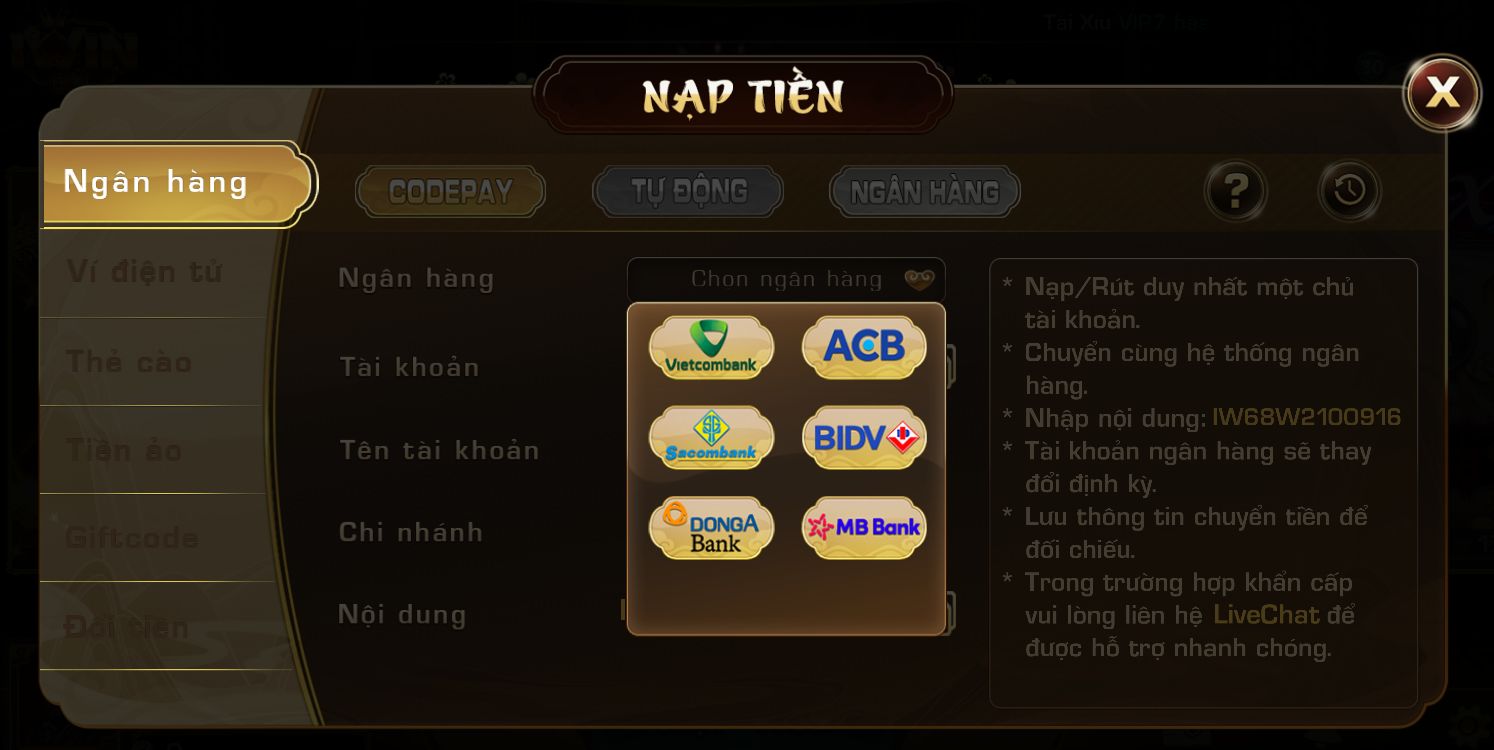Contact support via the LiveChat link

click(x=1264, y=615)
